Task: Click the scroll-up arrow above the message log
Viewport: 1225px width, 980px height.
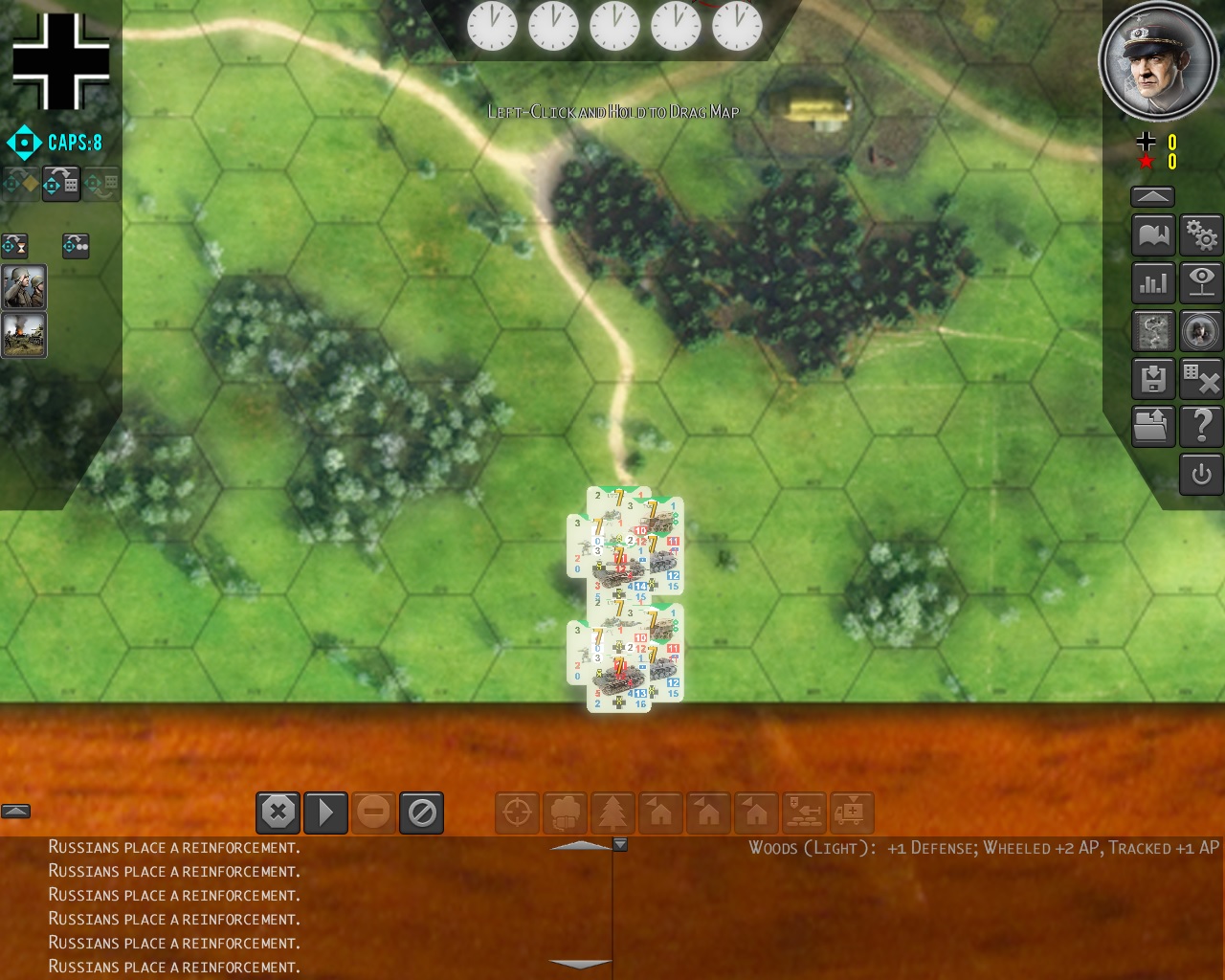Action: (580, 846)
